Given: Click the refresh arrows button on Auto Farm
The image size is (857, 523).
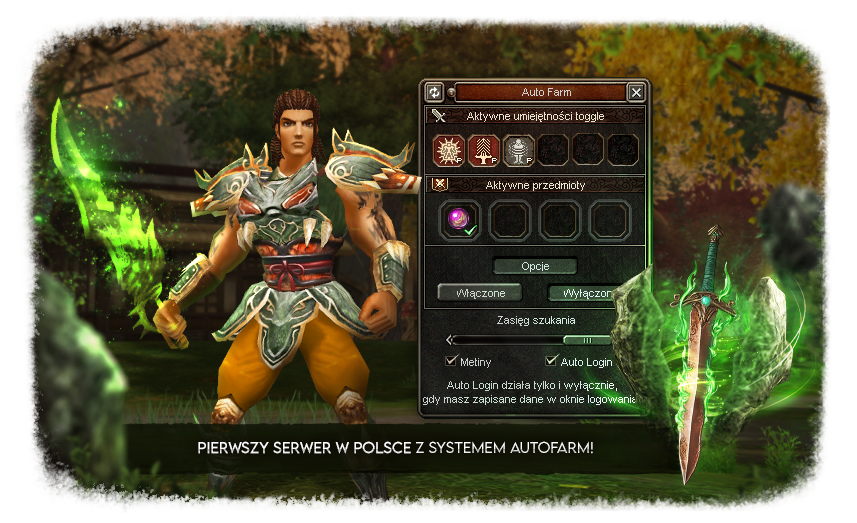Looking at the screenshot, I should (435, 92).
